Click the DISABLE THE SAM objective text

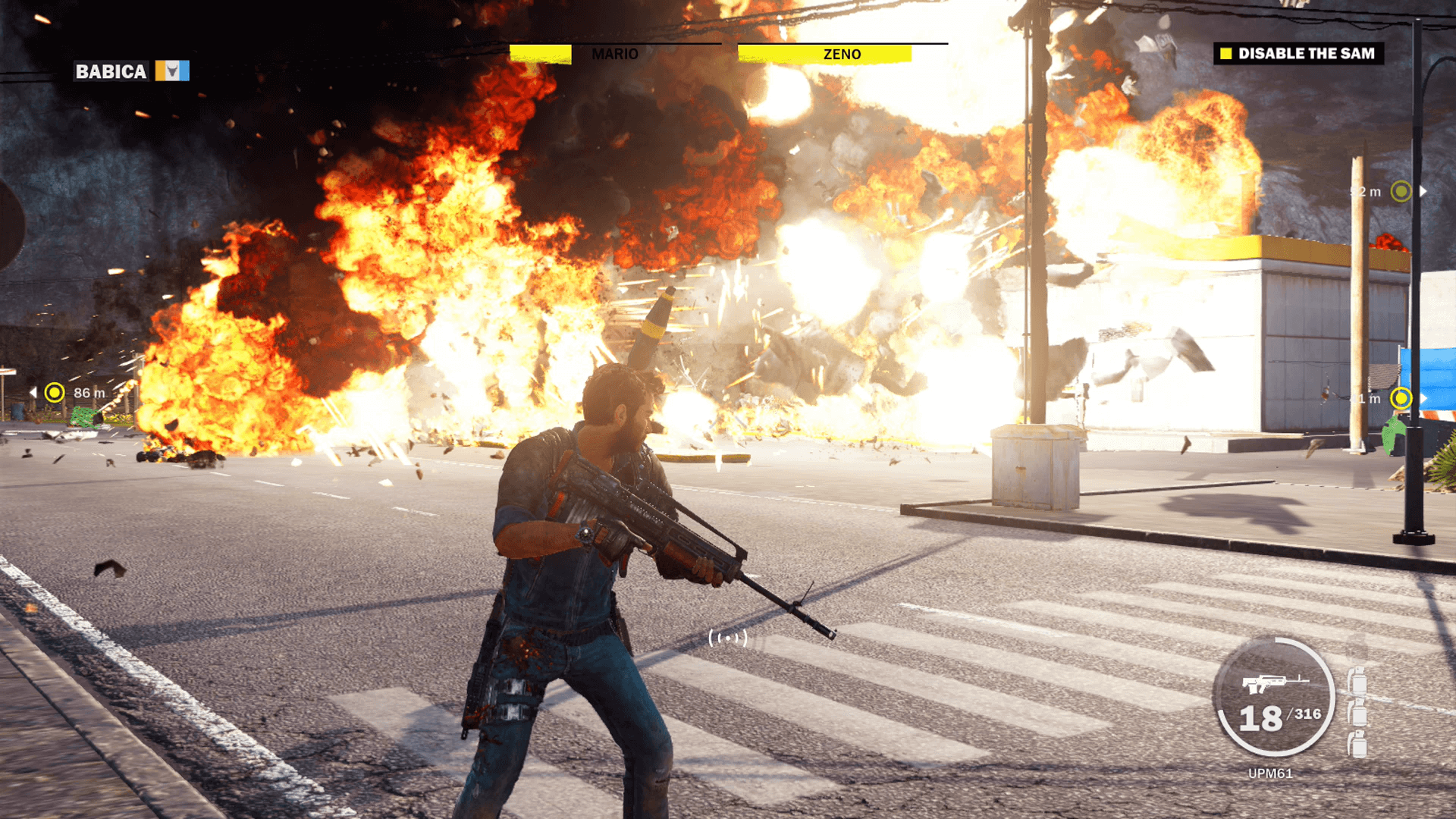(1306, 54)
